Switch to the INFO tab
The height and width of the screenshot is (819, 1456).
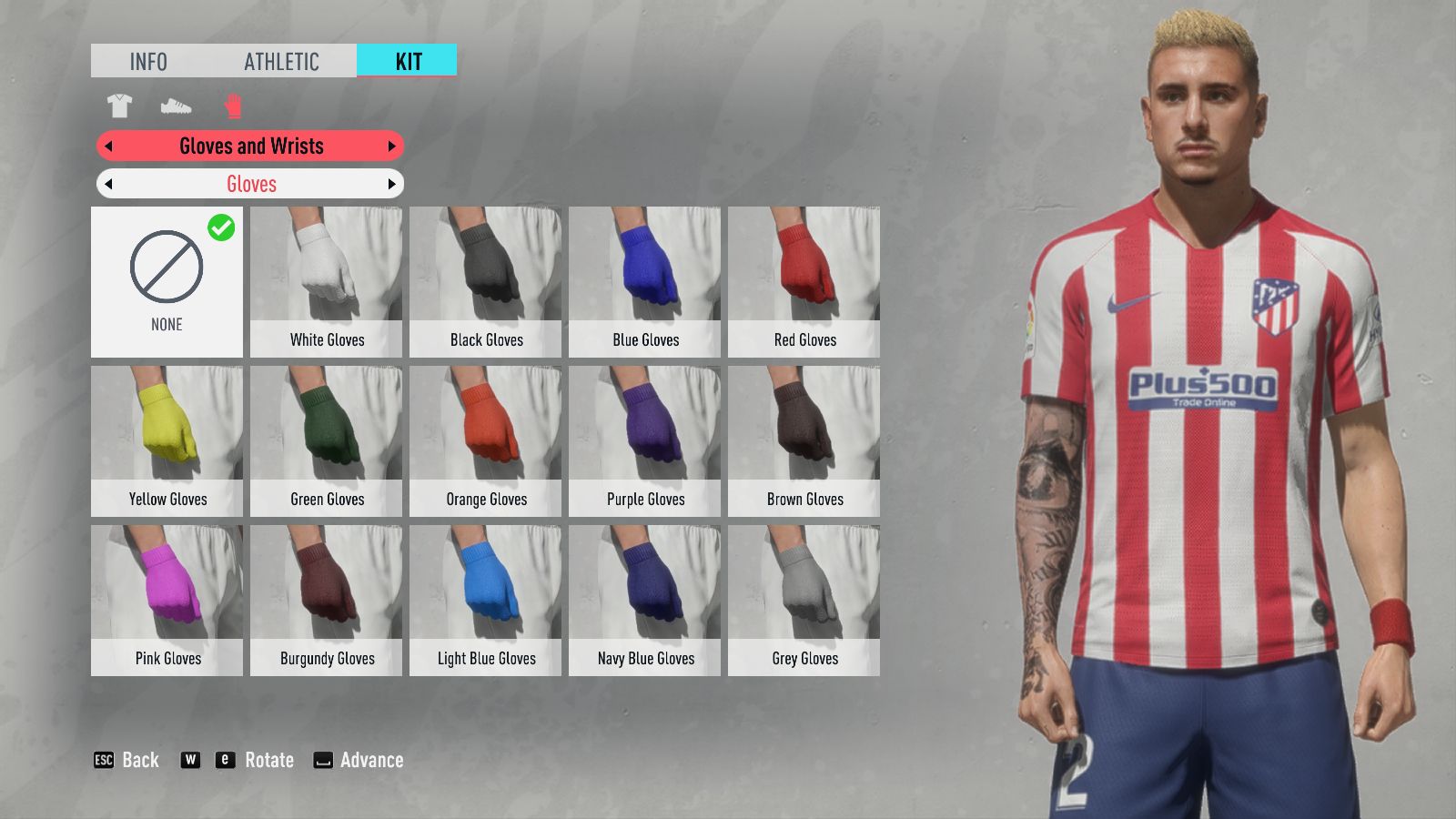[148, 61]
